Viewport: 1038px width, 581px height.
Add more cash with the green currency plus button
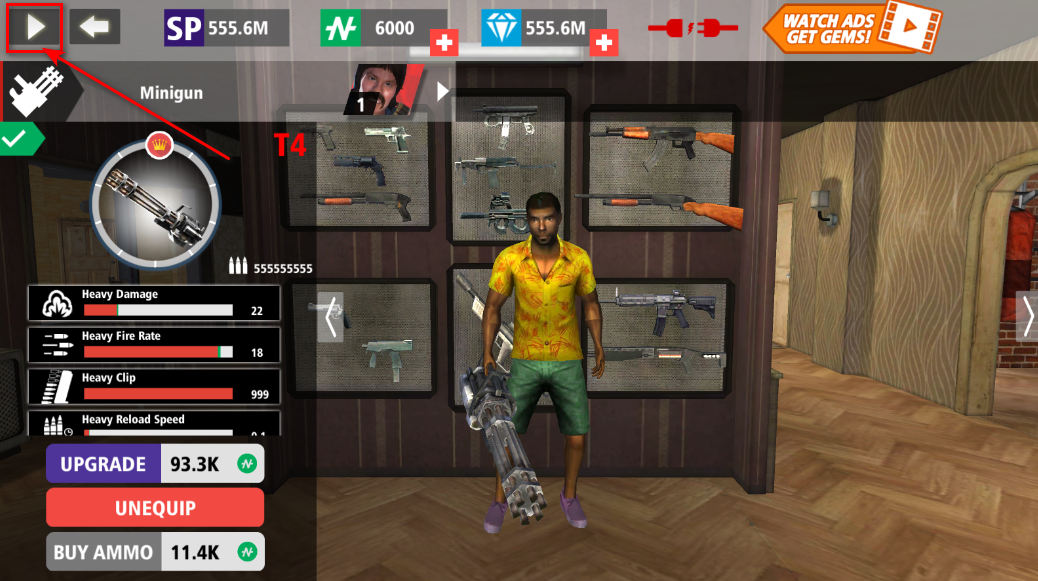(x=444, y=43)
